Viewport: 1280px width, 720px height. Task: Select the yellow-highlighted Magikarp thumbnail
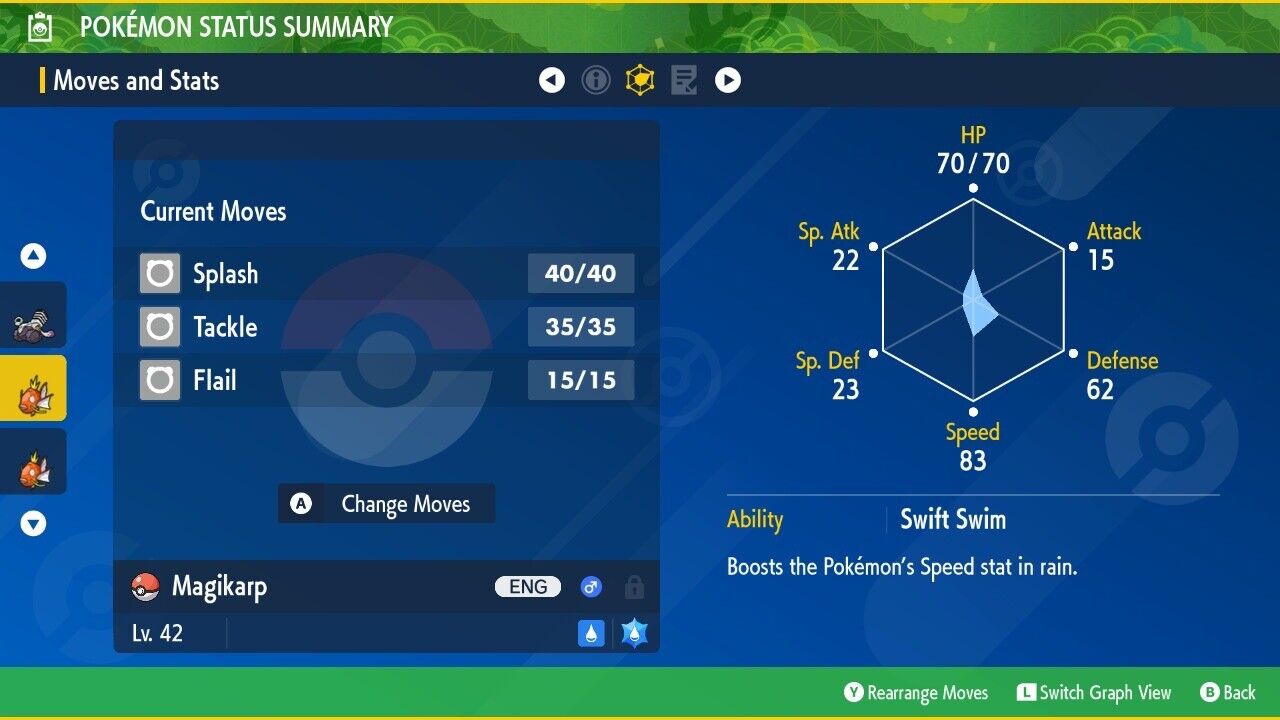[x=33, y=389]
